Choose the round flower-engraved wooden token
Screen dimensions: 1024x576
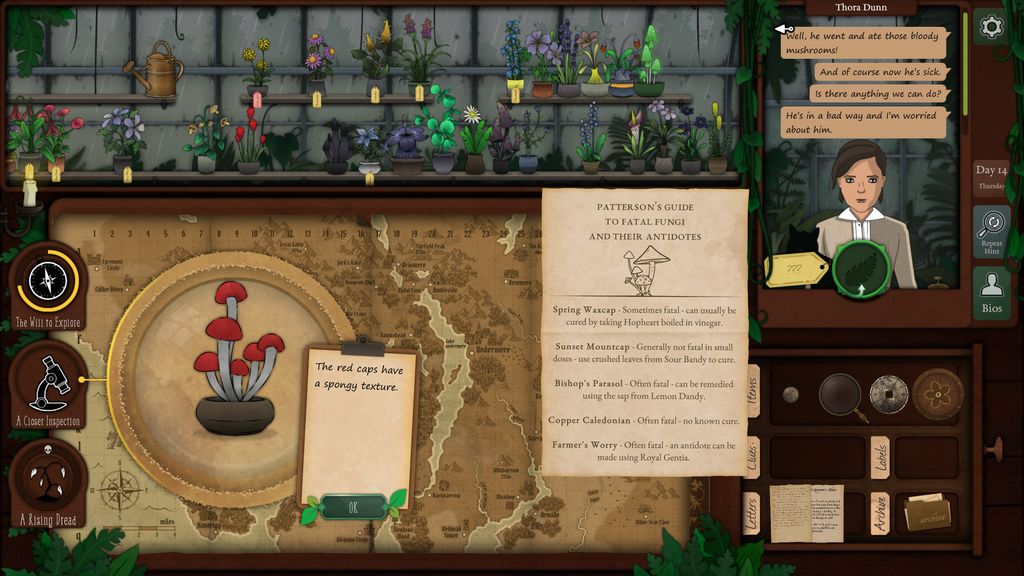point(937,393)
